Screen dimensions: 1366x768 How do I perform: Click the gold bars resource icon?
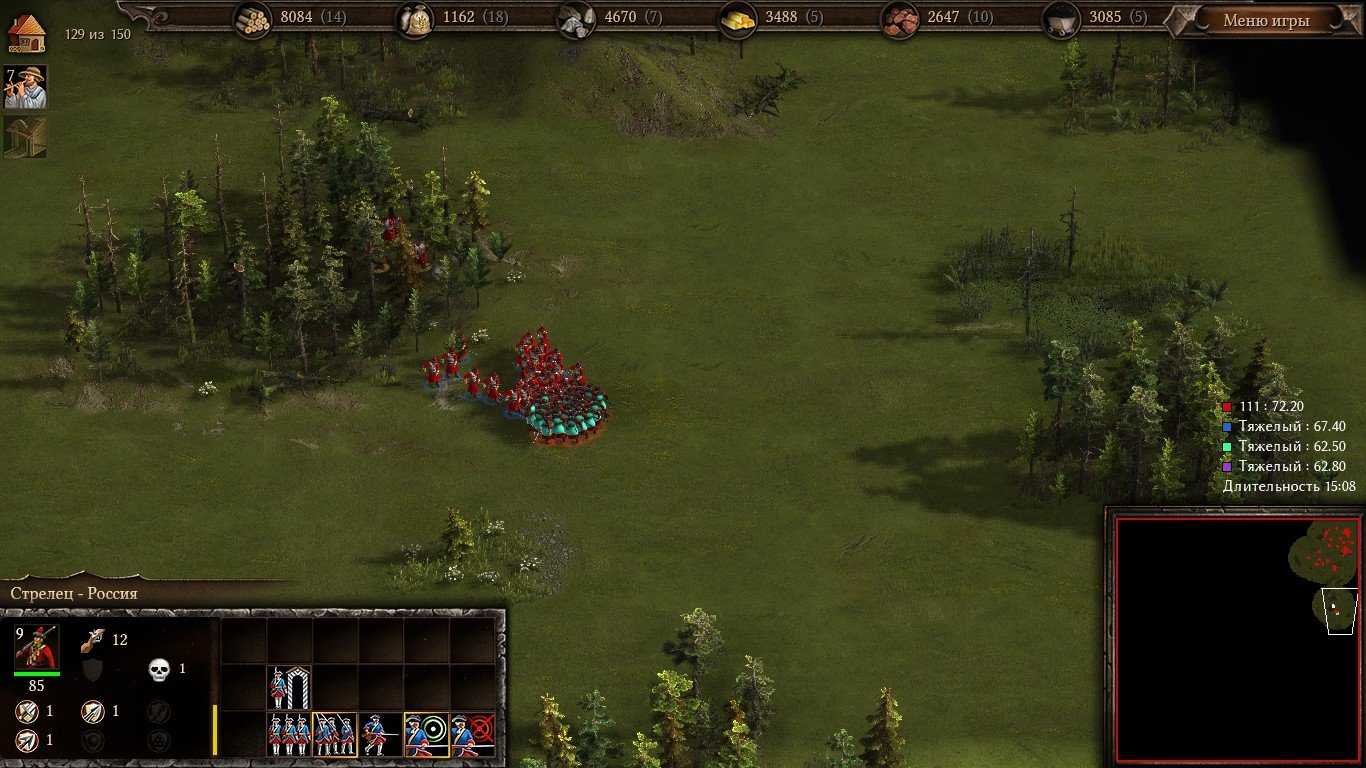(739, 20)
